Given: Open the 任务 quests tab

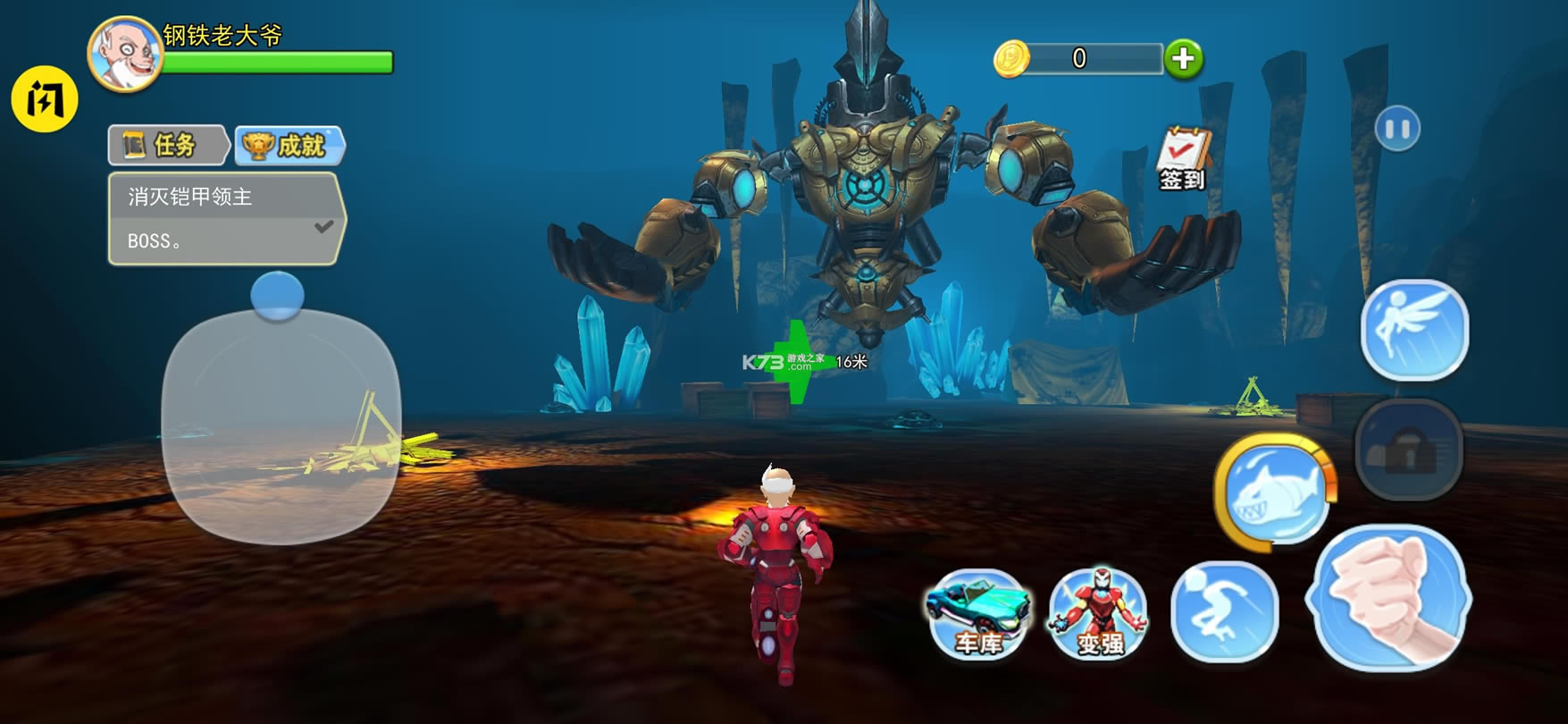Looking at the screenshot, I should (x=167, y=146).
